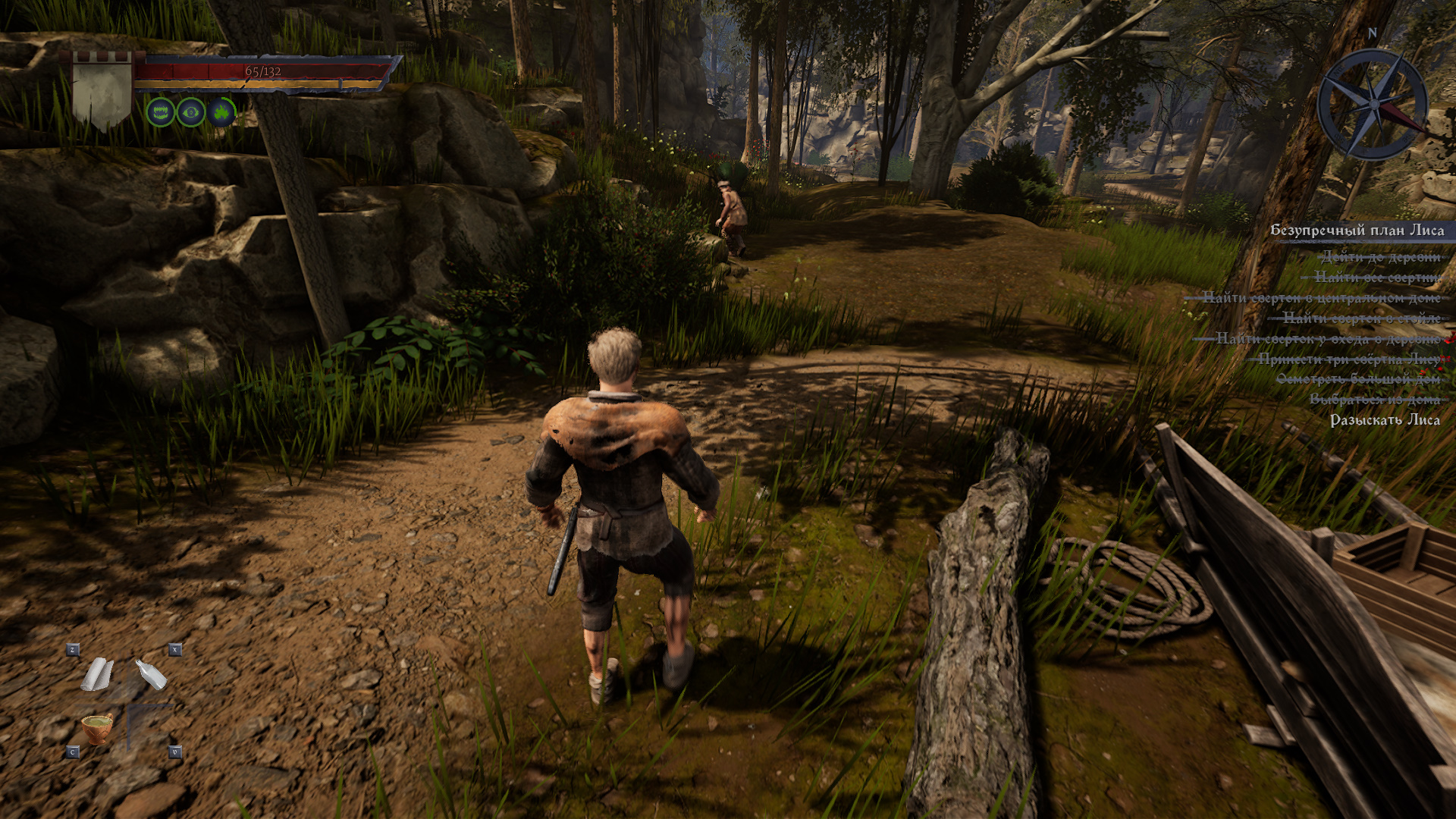The height and width of the screenshot is (819, 1456).
Task: Inspect the green eye status effect icon
Action: [x=191, y=112]
